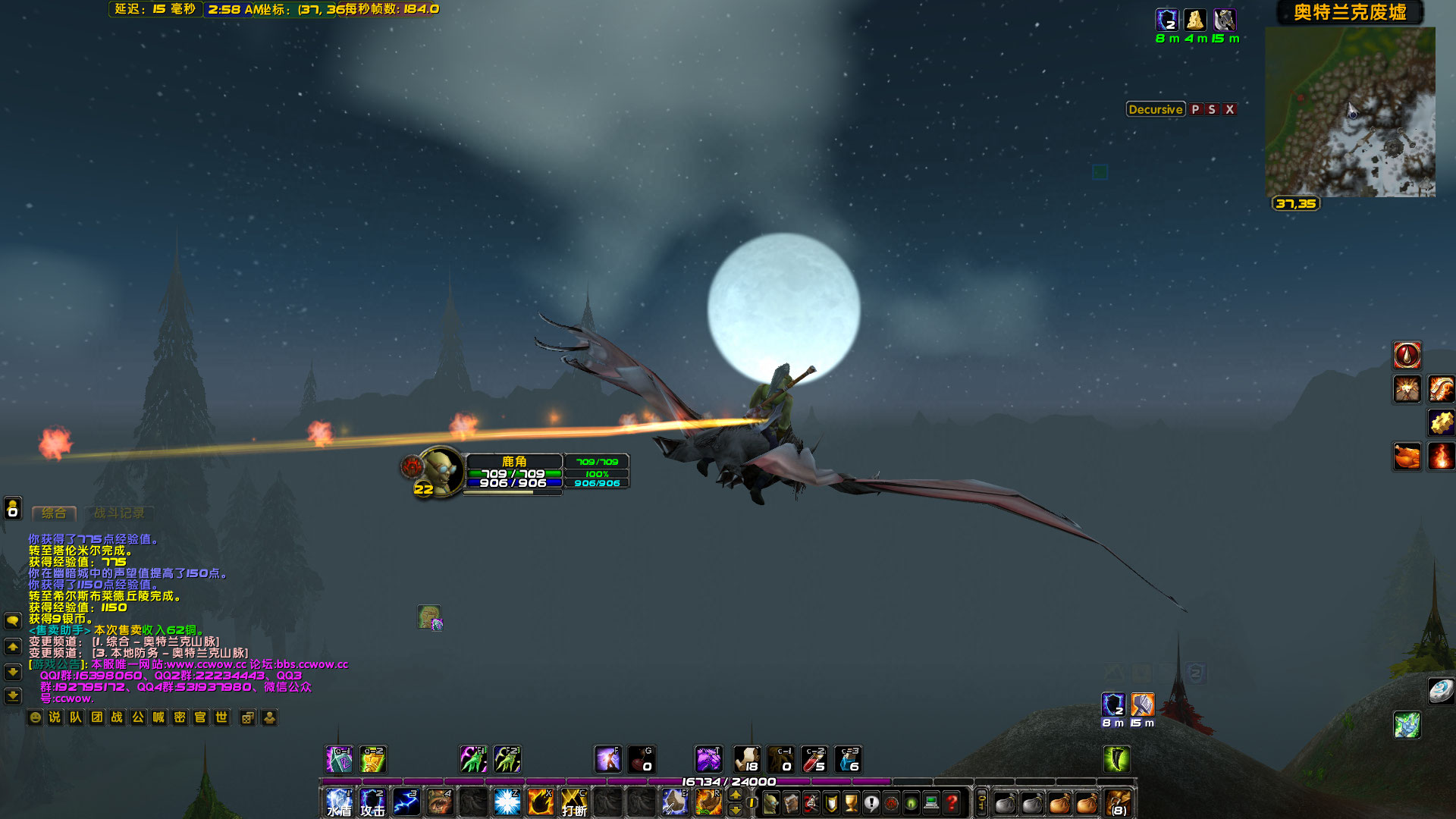Open the help question mark menu
The width and height of the screenshot is (1456, 819).
(x=952, y=802)
